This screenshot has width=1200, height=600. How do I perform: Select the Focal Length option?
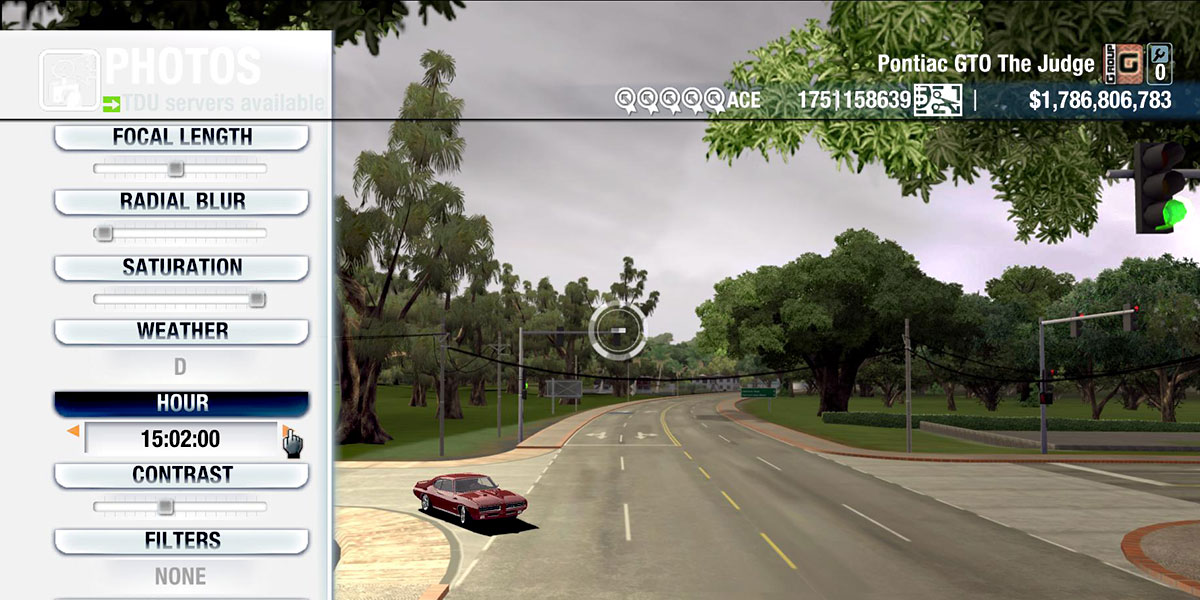pos(181,137)
